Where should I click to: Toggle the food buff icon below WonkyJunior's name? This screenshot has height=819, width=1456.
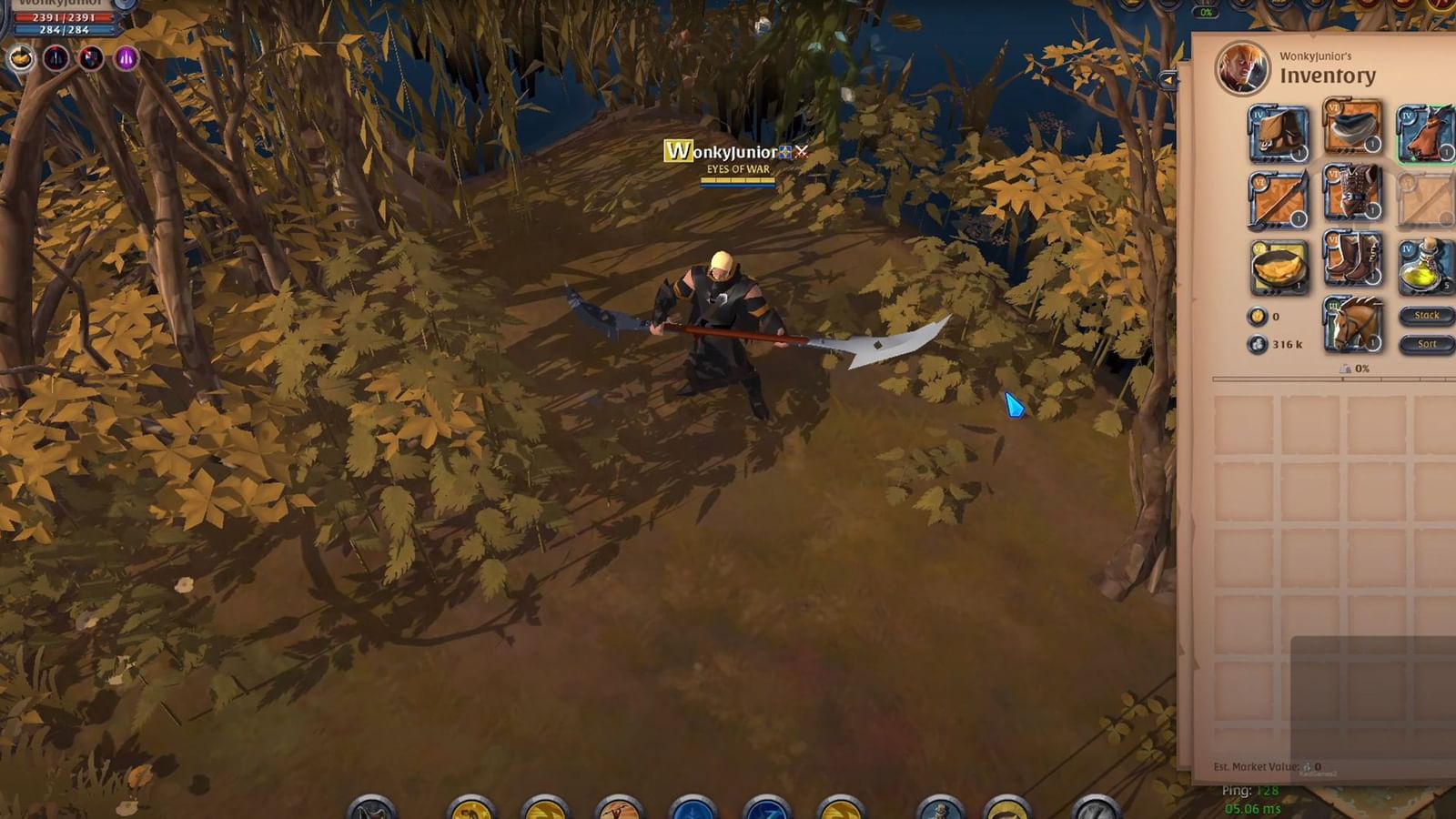pos(21,56)
